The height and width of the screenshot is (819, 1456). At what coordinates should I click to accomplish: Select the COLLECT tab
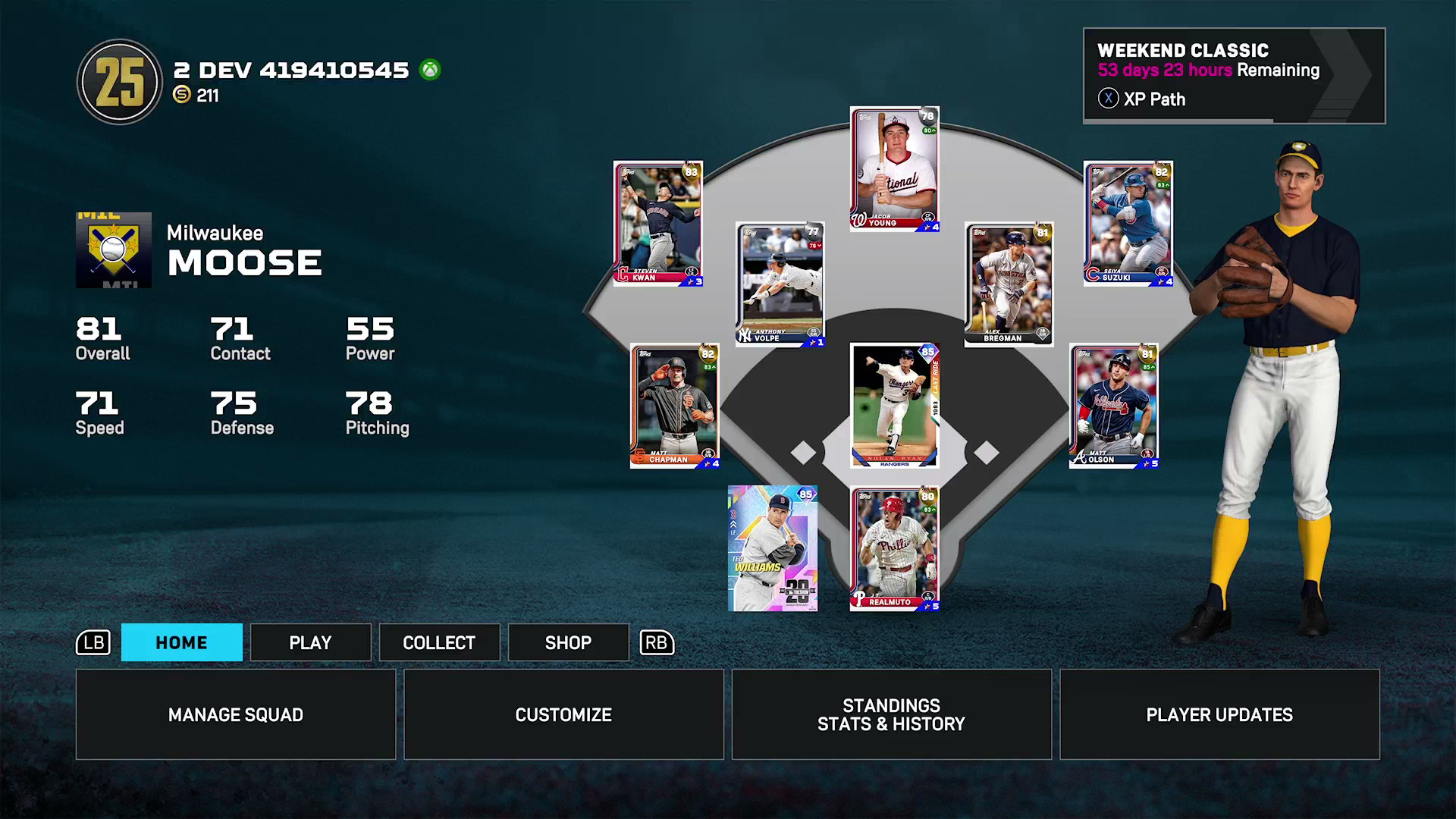tap(439, 642)
